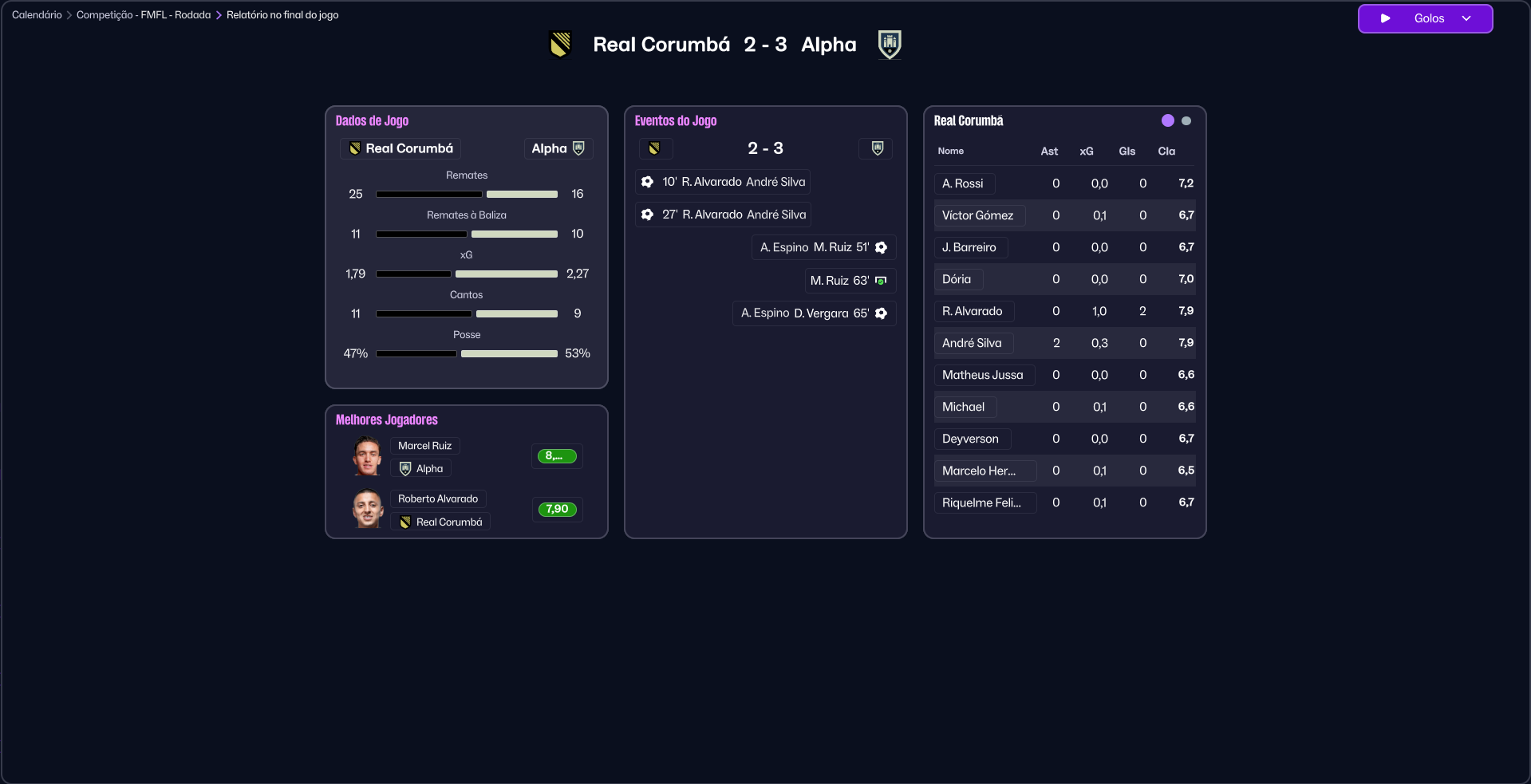Sort the table by xG column
The height and width of the screenshot is (784, 1531).
(x=1087, y=152)
